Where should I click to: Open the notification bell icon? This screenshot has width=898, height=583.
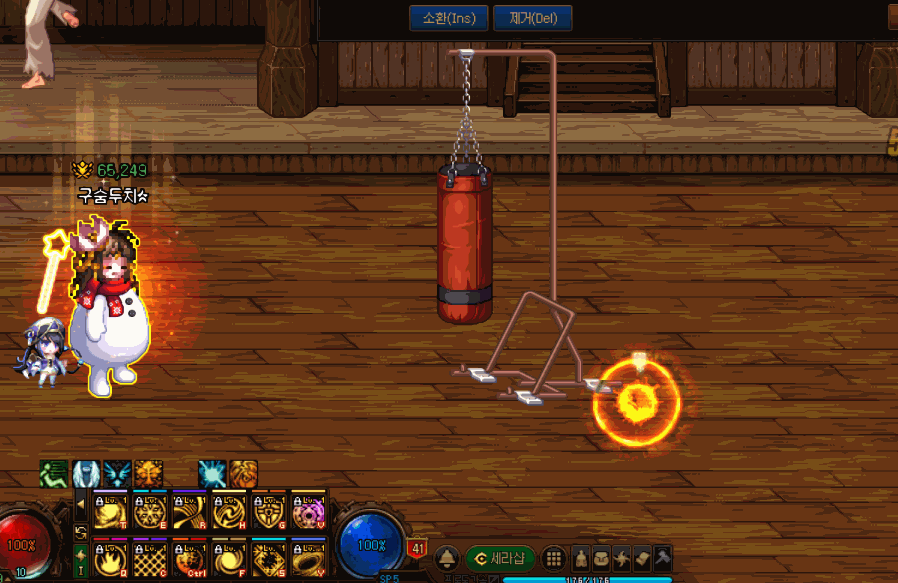[x=446, y=558]
